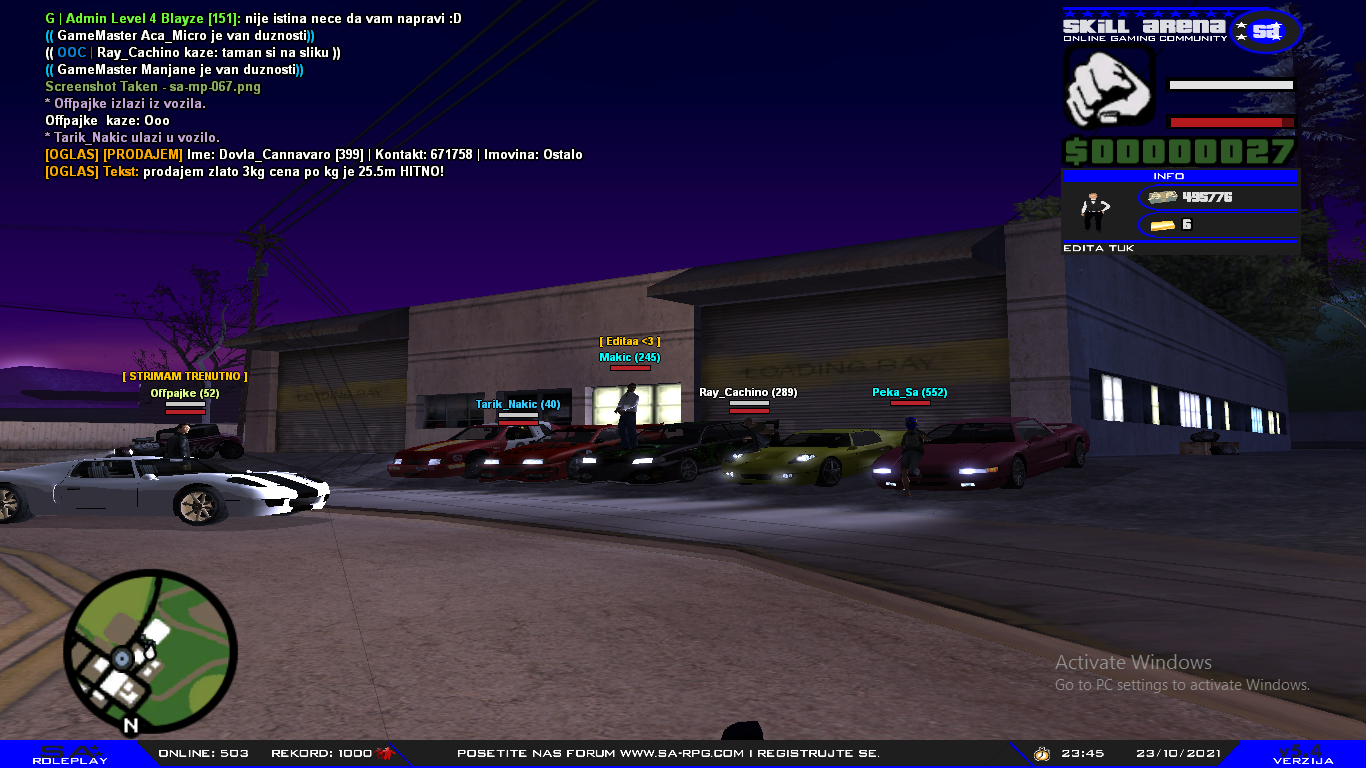Select the Offpajke (52) player nametag

tap(184, 393)
